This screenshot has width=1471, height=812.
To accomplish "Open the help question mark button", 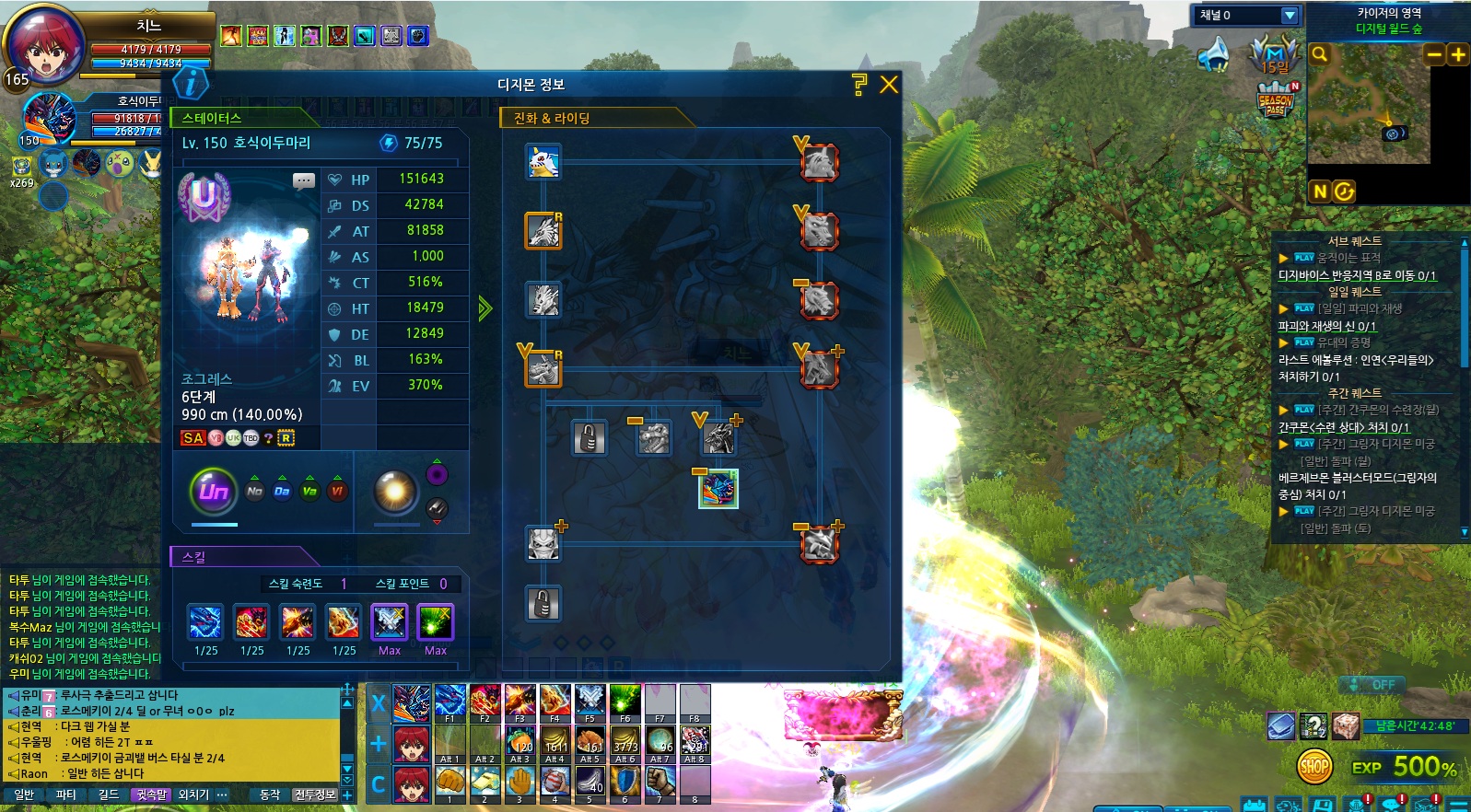I will pos(859,85).
